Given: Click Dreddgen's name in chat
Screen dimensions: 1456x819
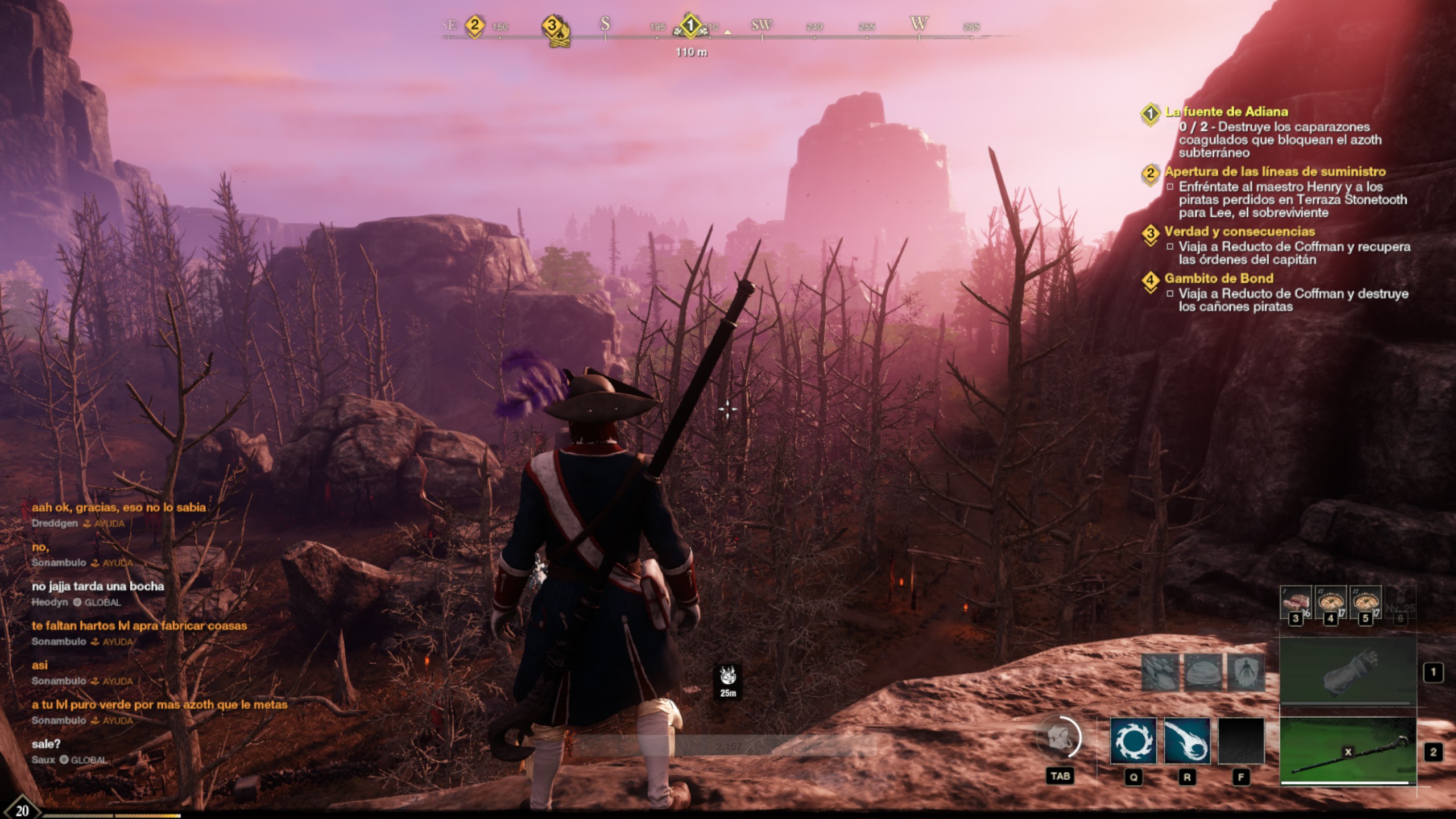Looking at the screenshot, I should tap(55, 523).
